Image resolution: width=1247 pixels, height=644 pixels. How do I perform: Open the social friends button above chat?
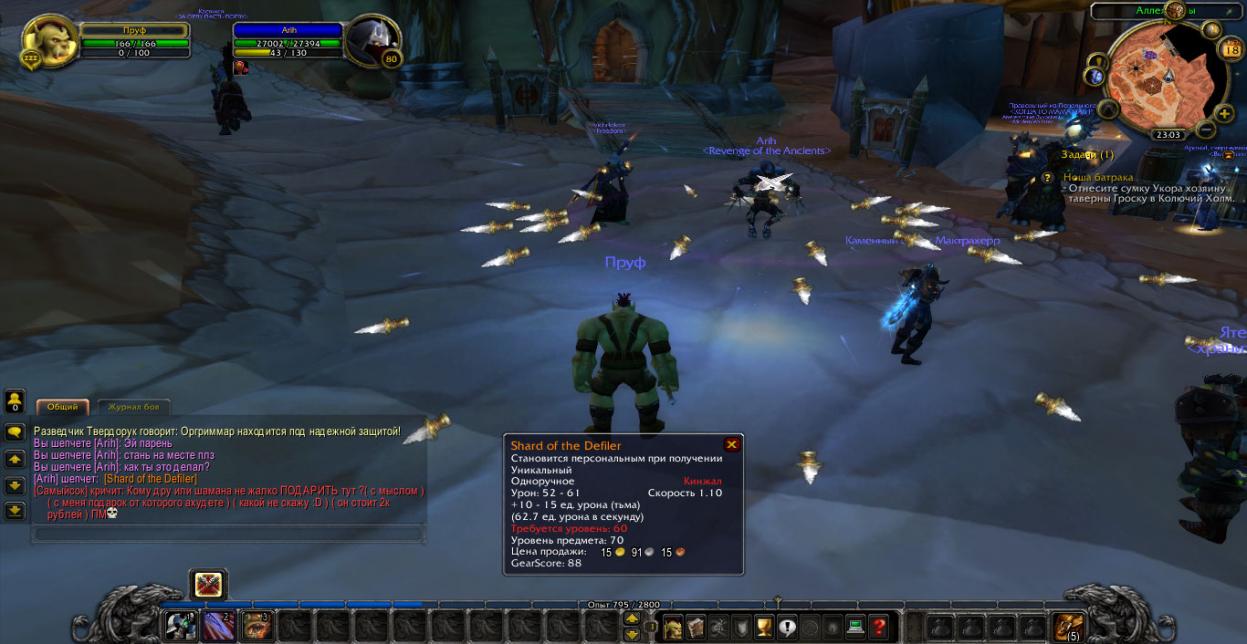[15, 401]
